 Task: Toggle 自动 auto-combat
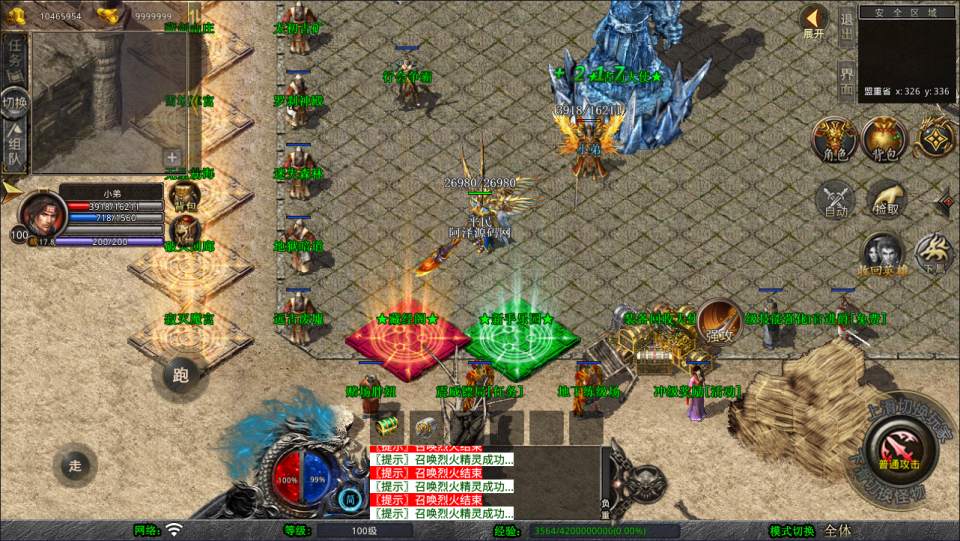835,199
